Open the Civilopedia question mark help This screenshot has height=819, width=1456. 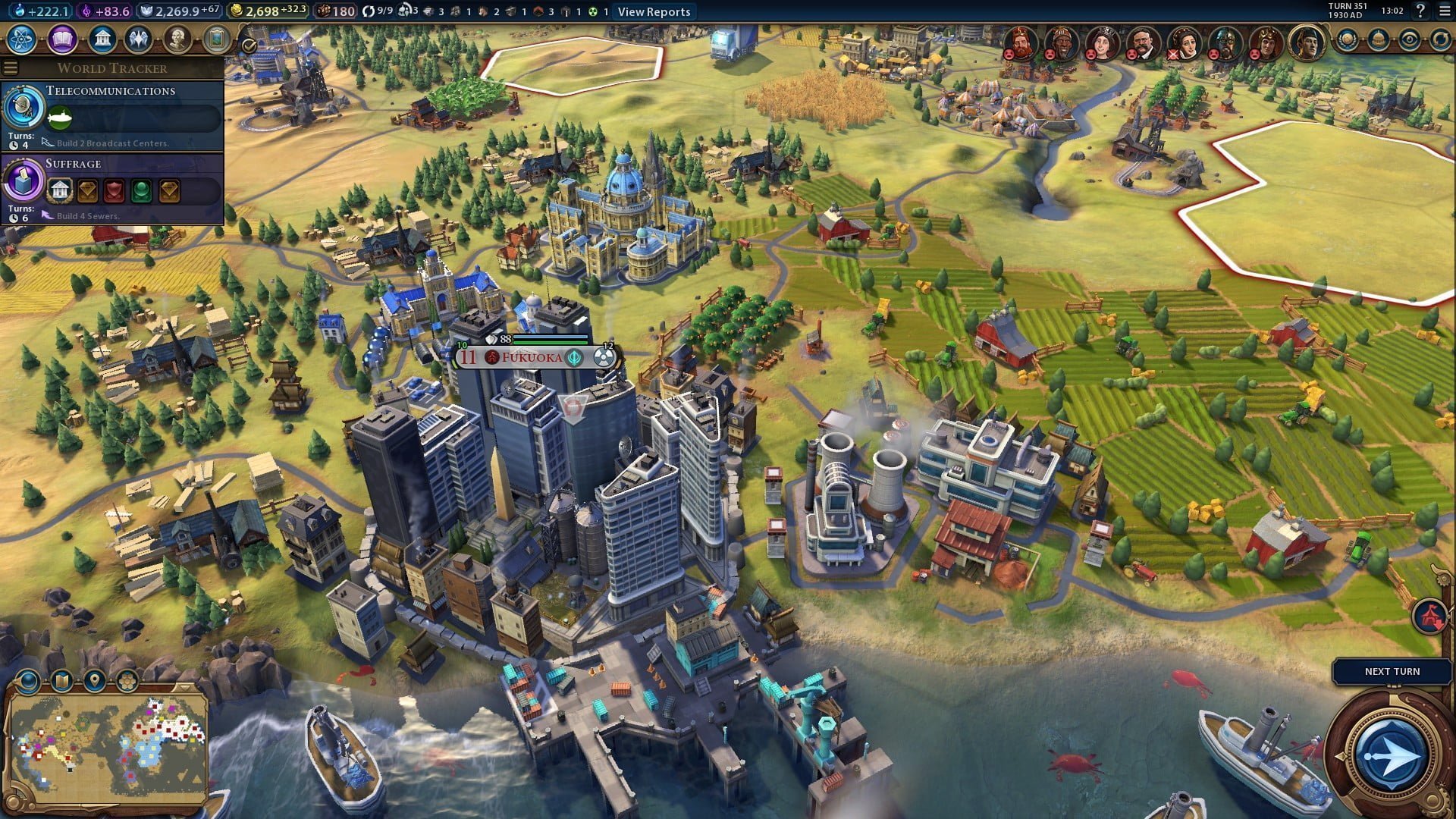click(x=1420, y=11)
